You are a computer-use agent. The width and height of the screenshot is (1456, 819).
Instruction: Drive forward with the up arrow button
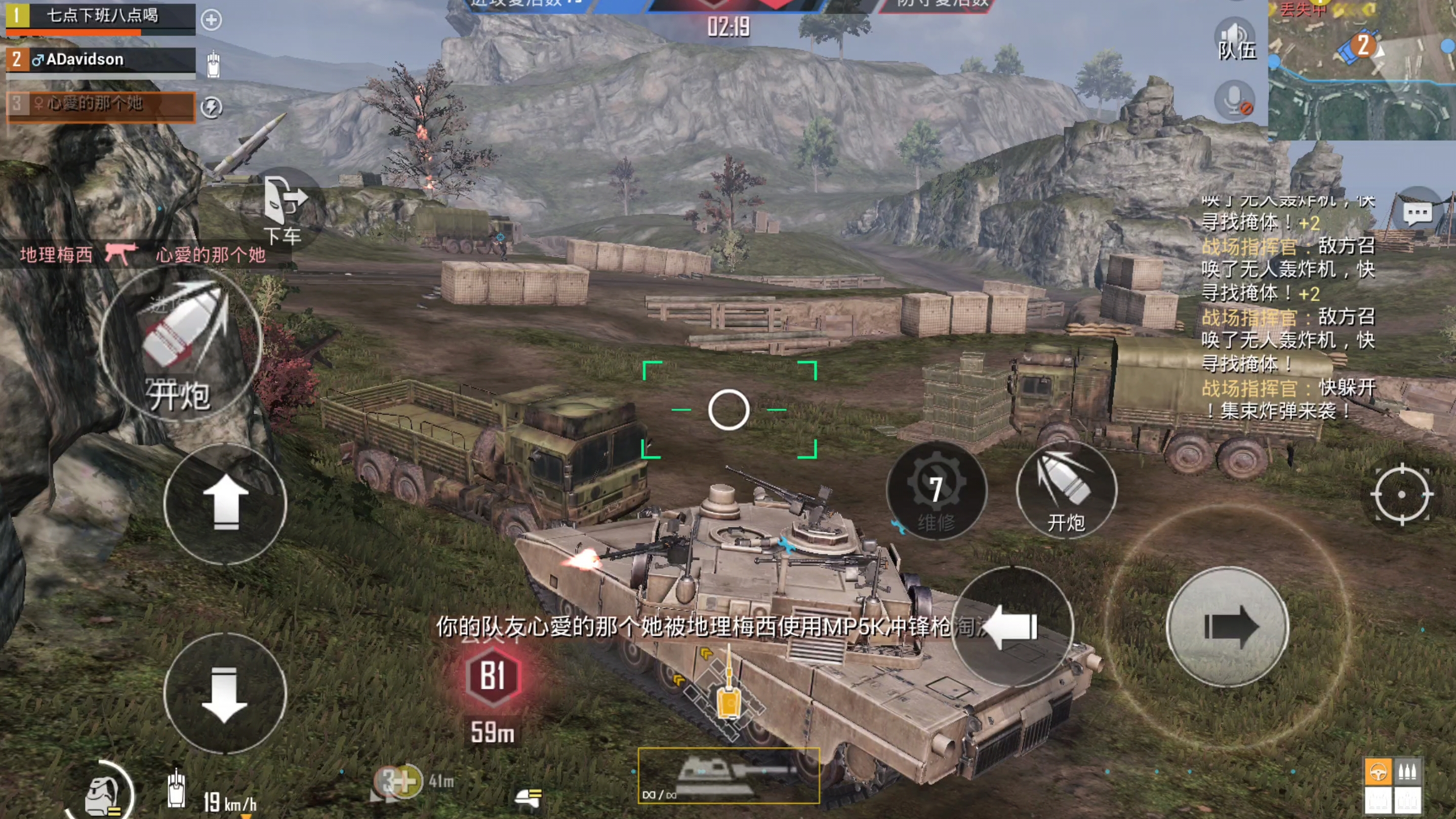(x=225, y=503)
